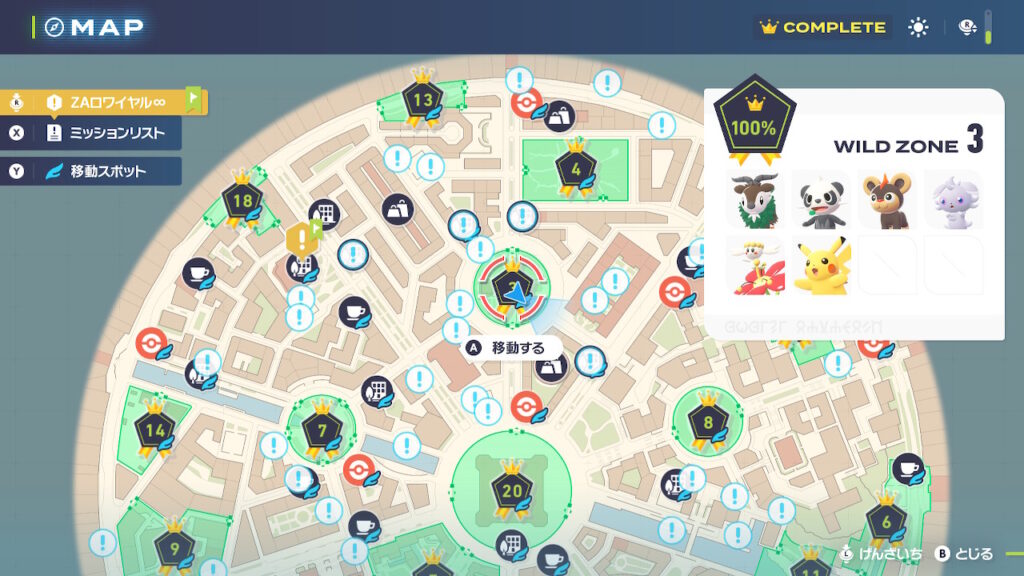The image size is (1024, 576).
Task: Select Wild Zone 20 marker
Action: pyautogui.click(x=512, y=491)
